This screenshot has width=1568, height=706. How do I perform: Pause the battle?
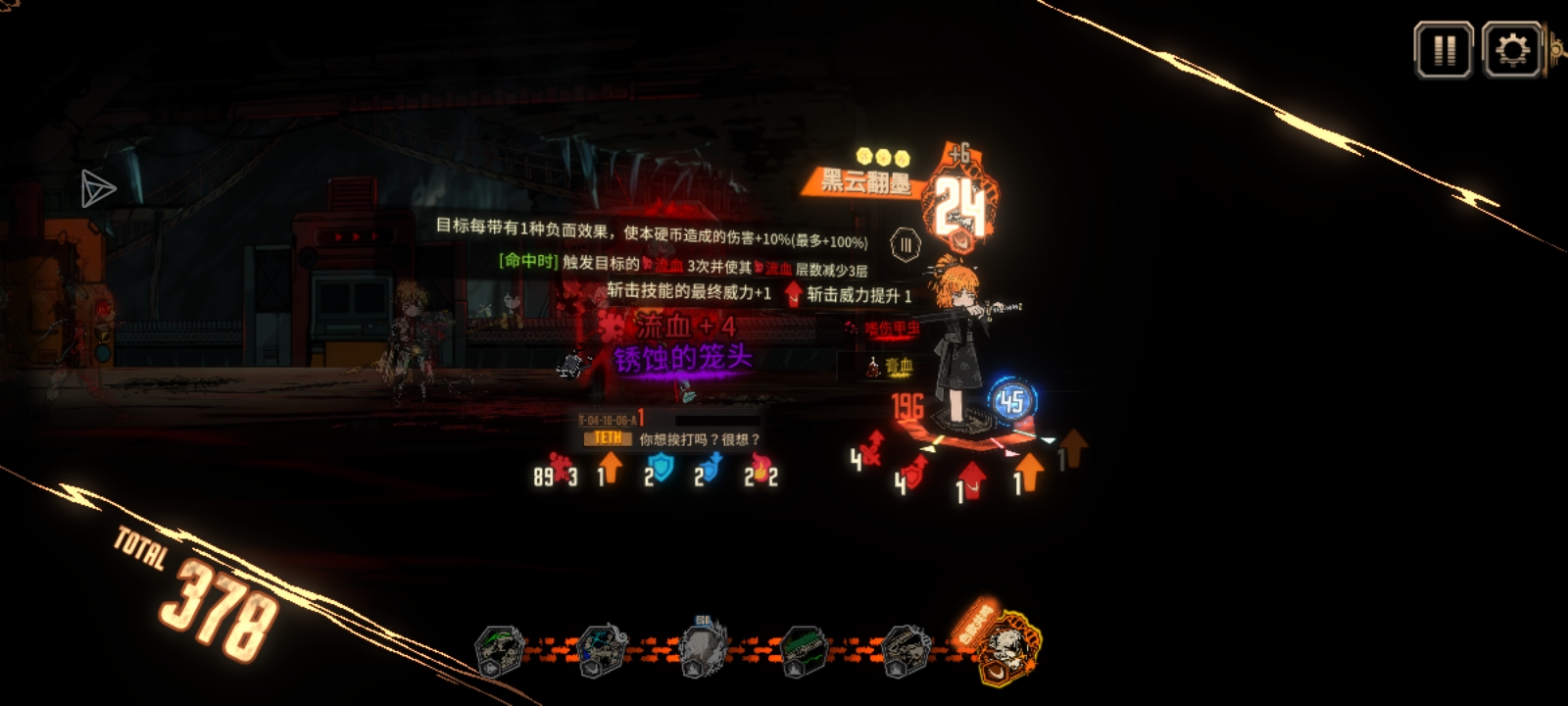coord(1443,49)
